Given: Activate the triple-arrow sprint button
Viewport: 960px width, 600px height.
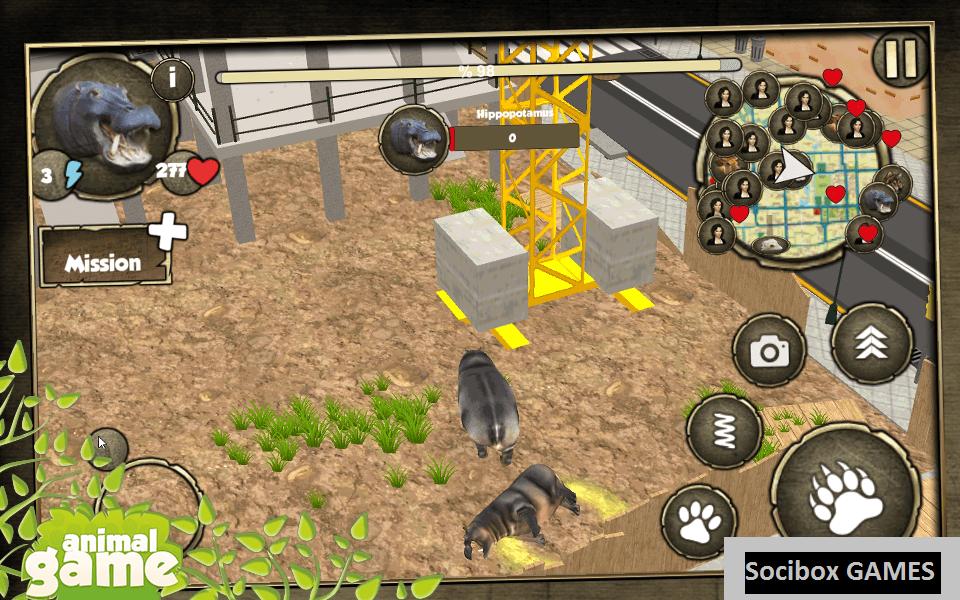Looking at the screenshot, I should (870, 343).
